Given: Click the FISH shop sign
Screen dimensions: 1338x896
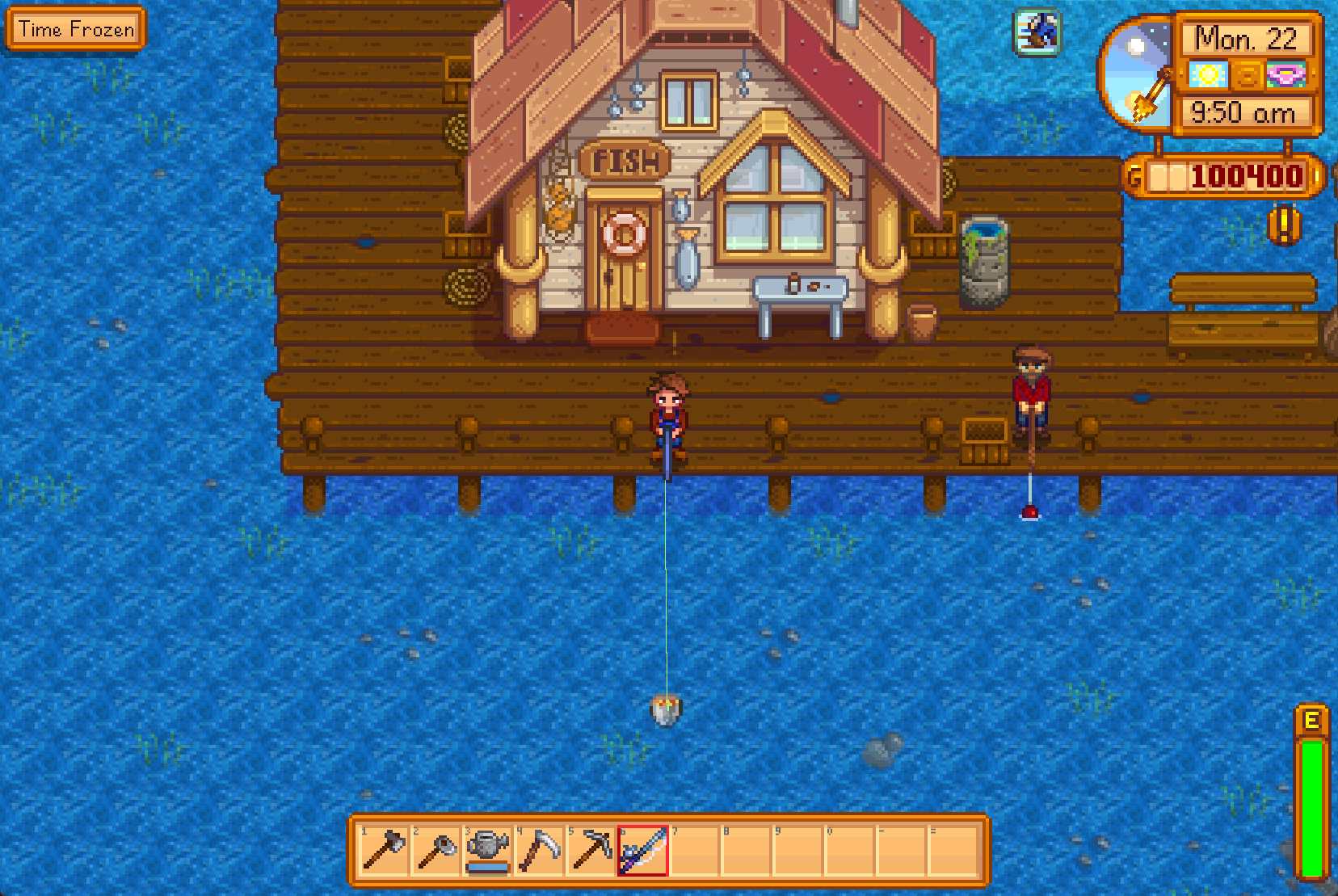Looking at the screenshot, I should coord(625,160).
